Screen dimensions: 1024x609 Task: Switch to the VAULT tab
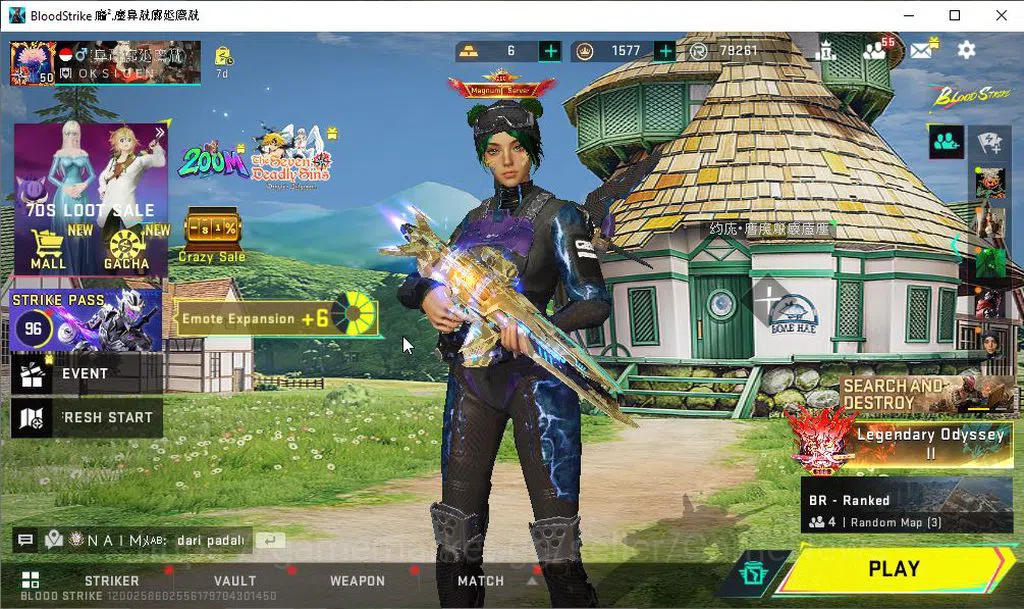[235, 581]
